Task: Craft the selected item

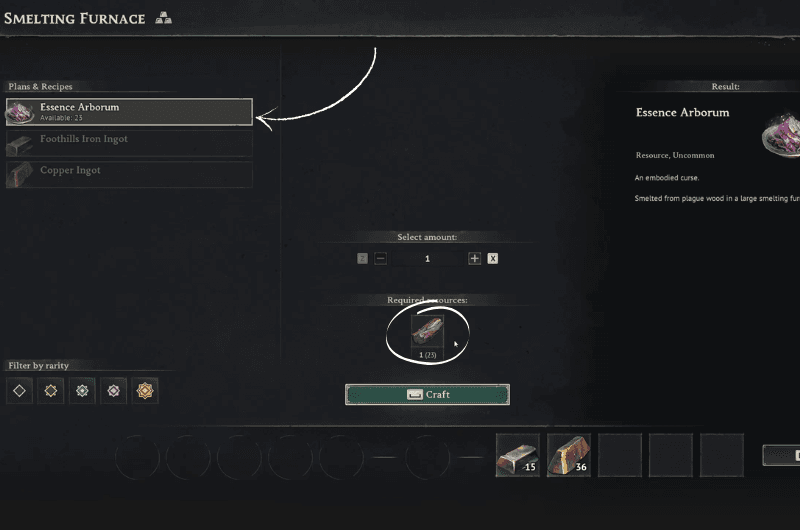Action: click(427, 394)
